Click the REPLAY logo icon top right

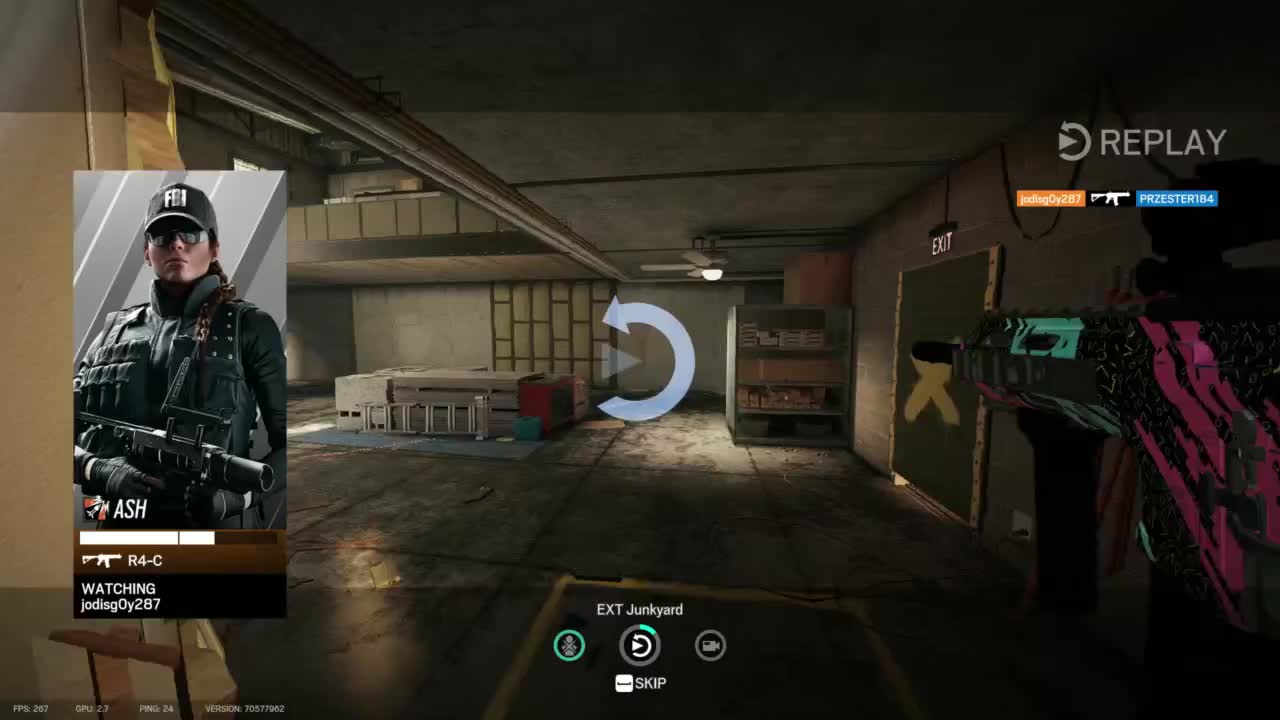coord(1073,141)
